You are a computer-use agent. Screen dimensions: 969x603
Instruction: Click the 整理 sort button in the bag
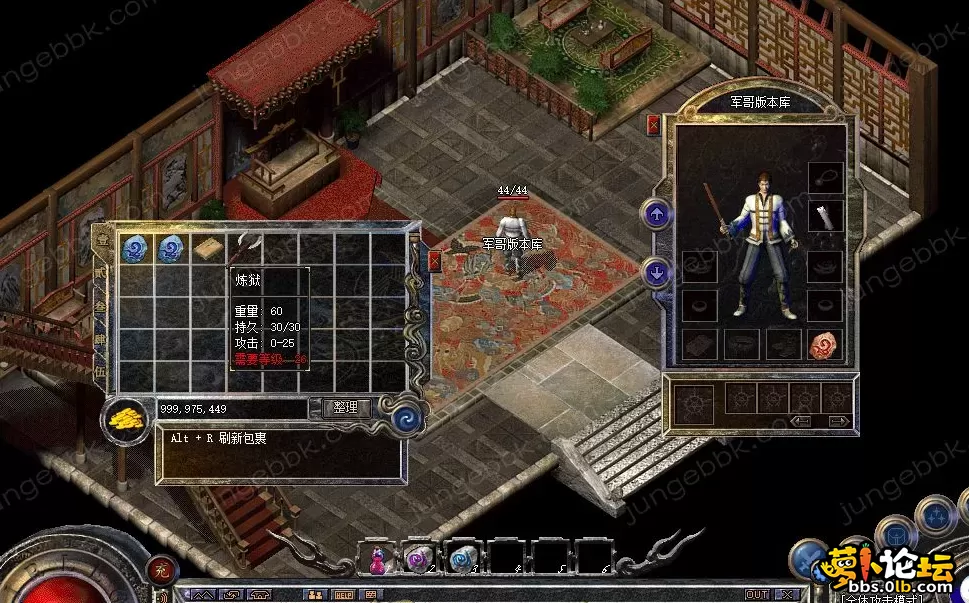tap(347, 408)
